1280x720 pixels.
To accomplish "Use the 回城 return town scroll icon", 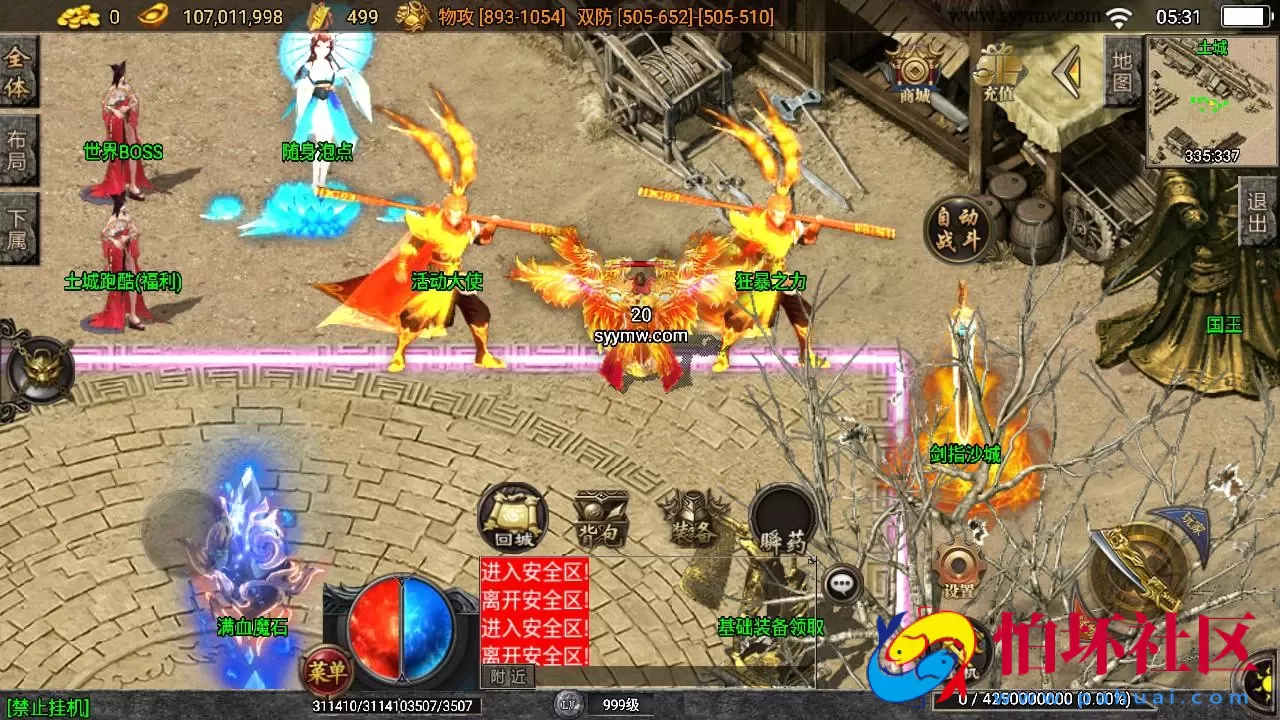I will click(x=510, y=520).
